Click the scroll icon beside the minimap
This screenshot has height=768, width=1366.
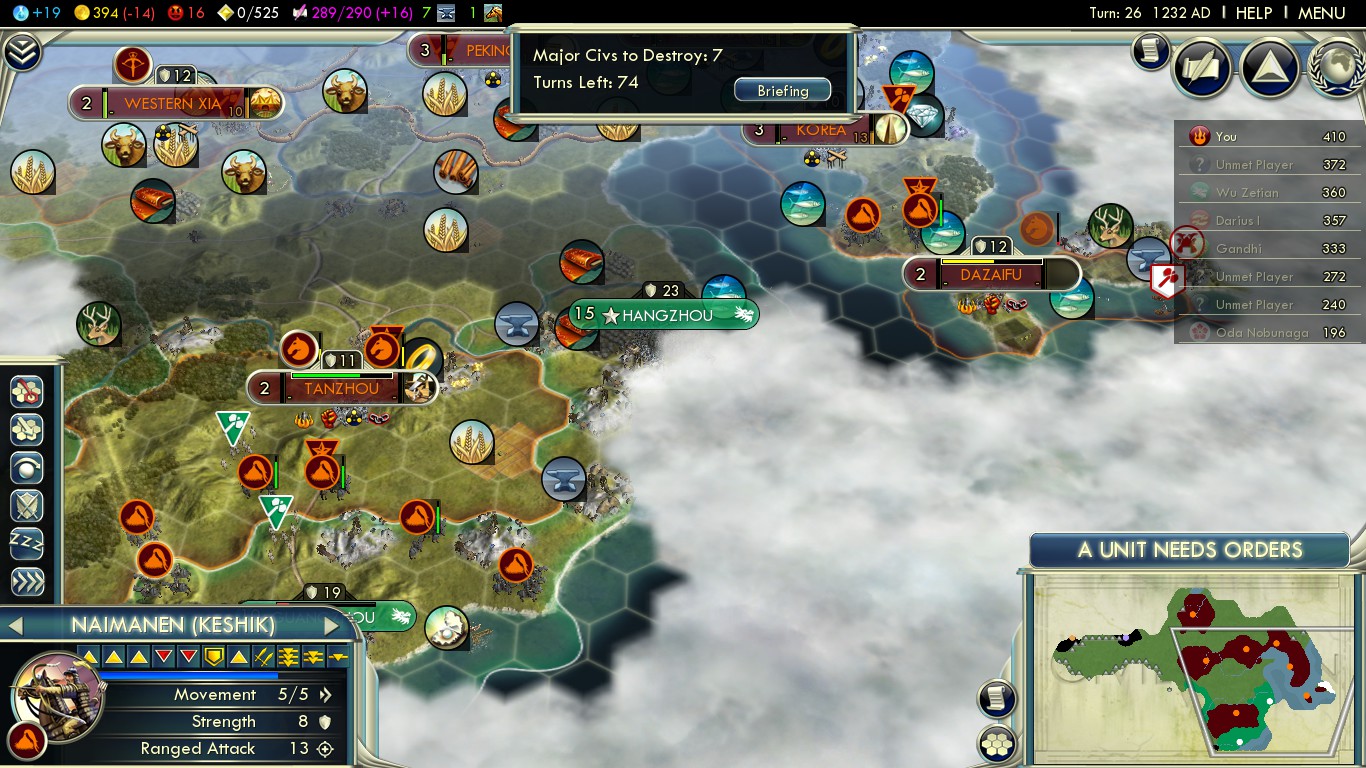996,699
